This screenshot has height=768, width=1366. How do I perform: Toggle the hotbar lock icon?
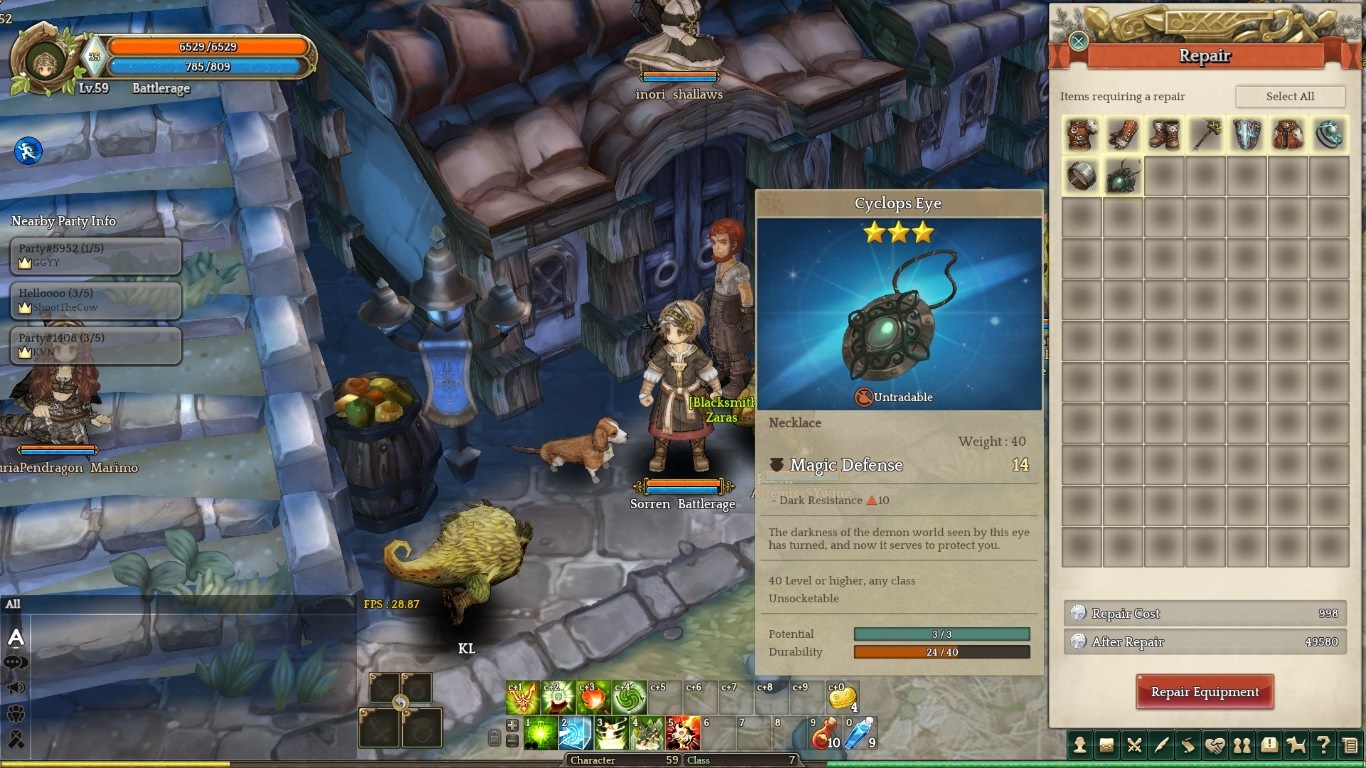(x=494, y=737)
